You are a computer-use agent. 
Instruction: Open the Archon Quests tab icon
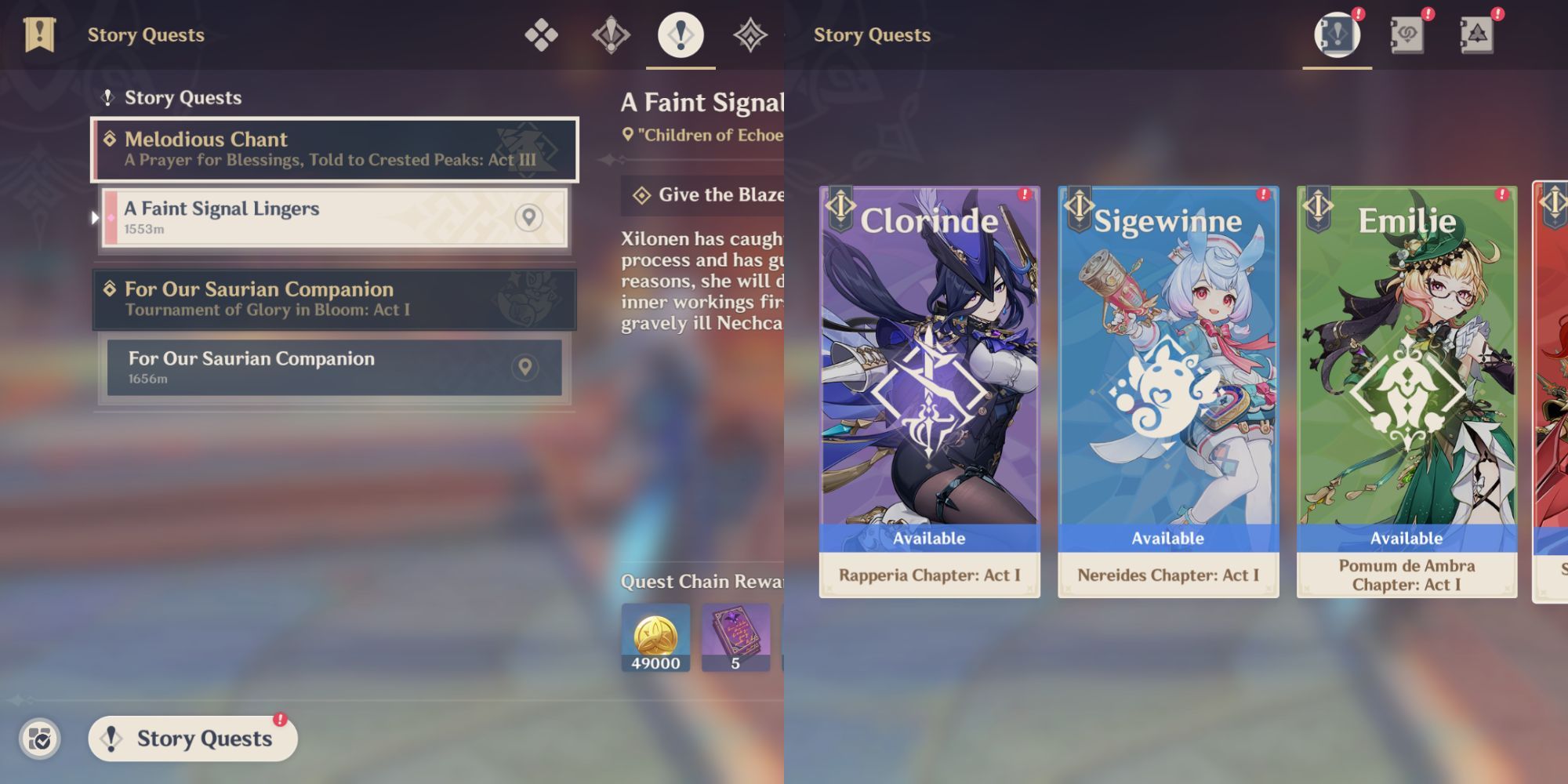click(x=611, y=34)
